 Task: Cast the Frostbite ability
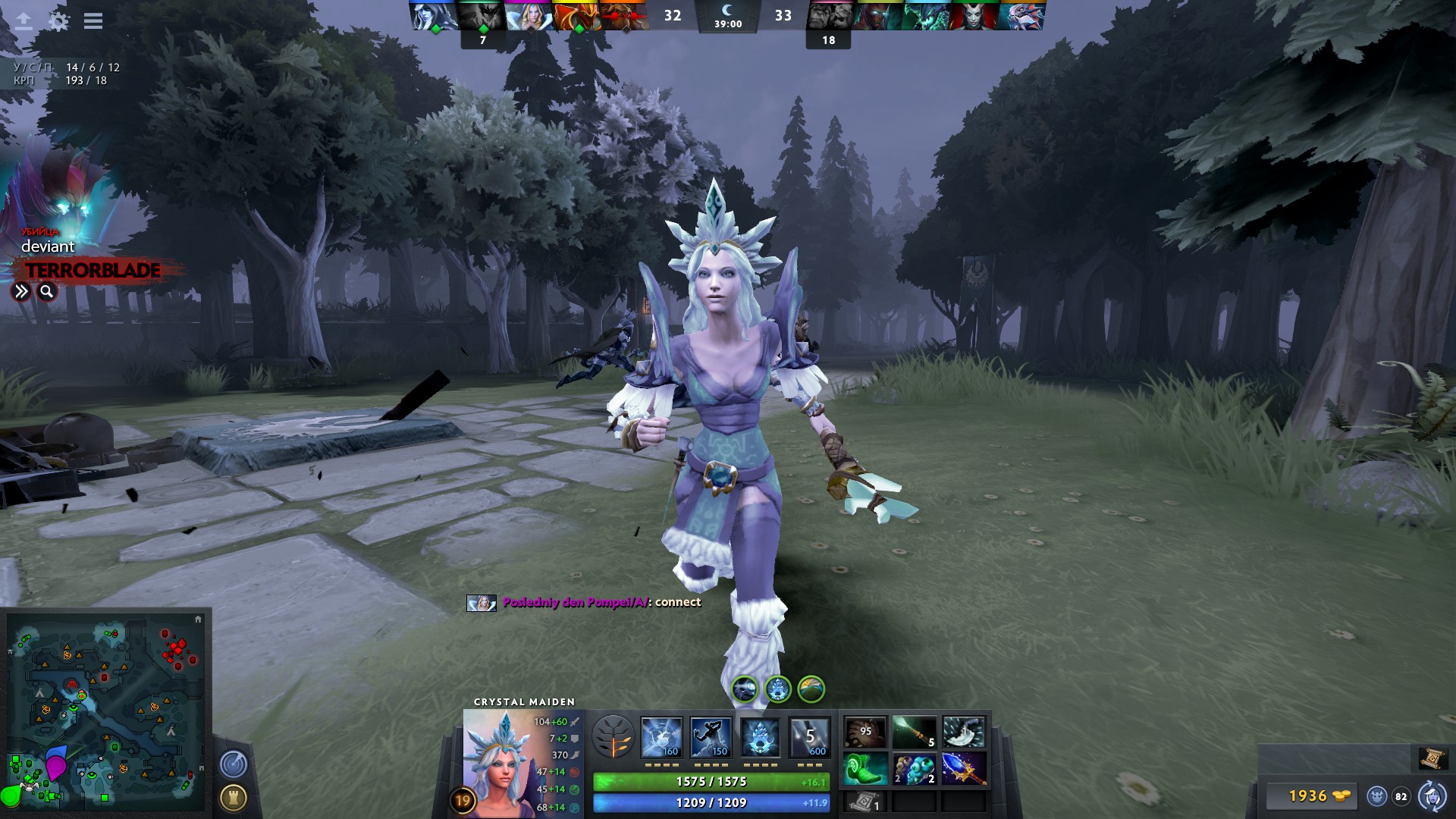click(713, 735)
